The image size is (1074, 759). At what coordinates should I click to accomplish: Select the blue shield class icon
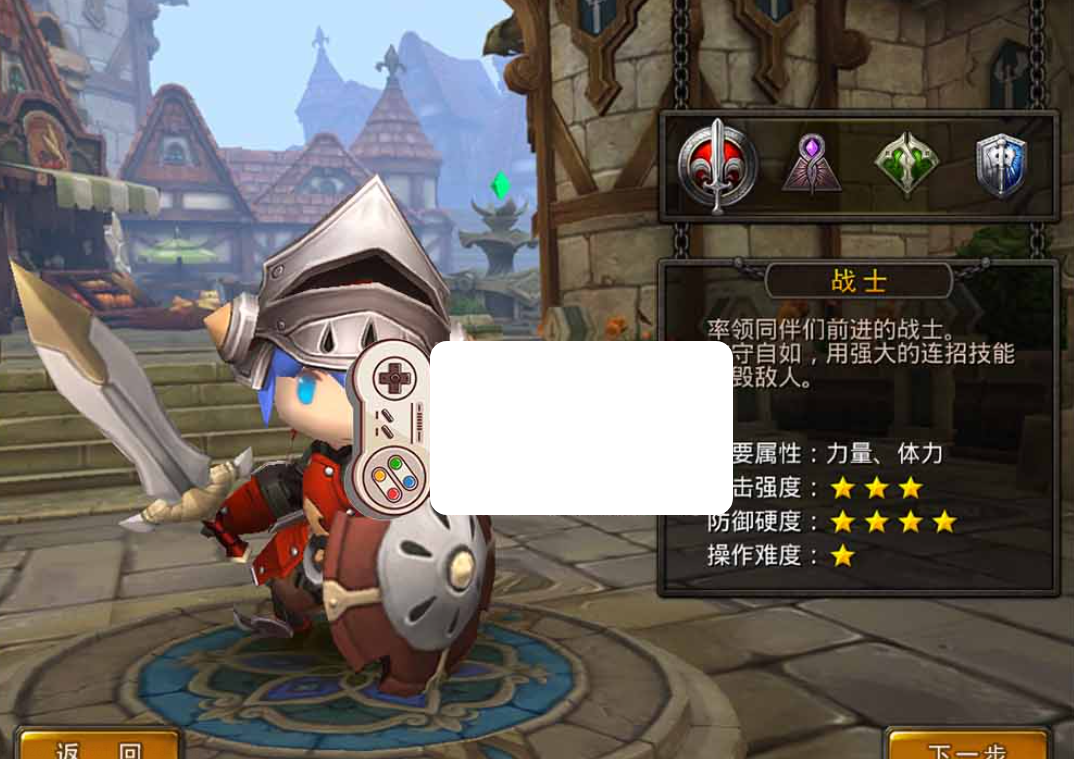pos(1001,165)
